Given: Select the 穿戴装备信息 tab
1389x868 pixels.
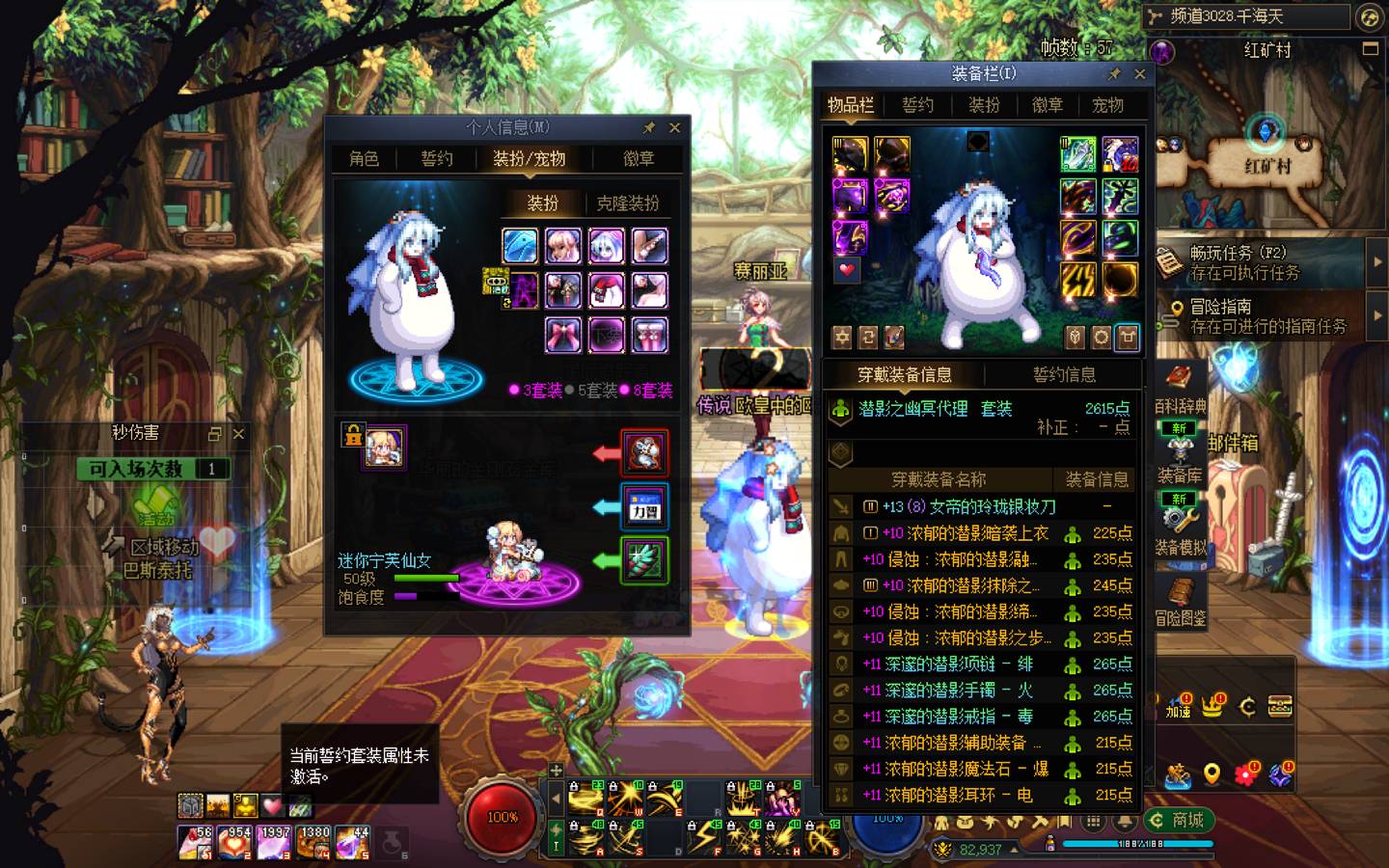Looking at the screenshot, I should coord(904,374).
